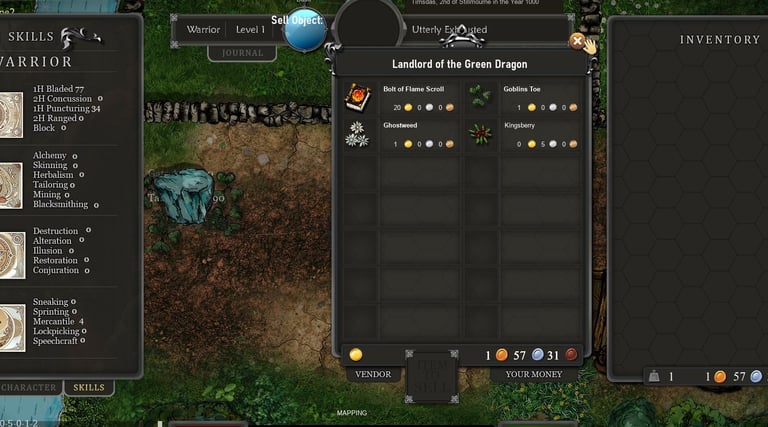Select the Alchemy crafting skill group icon

point(10,180)
